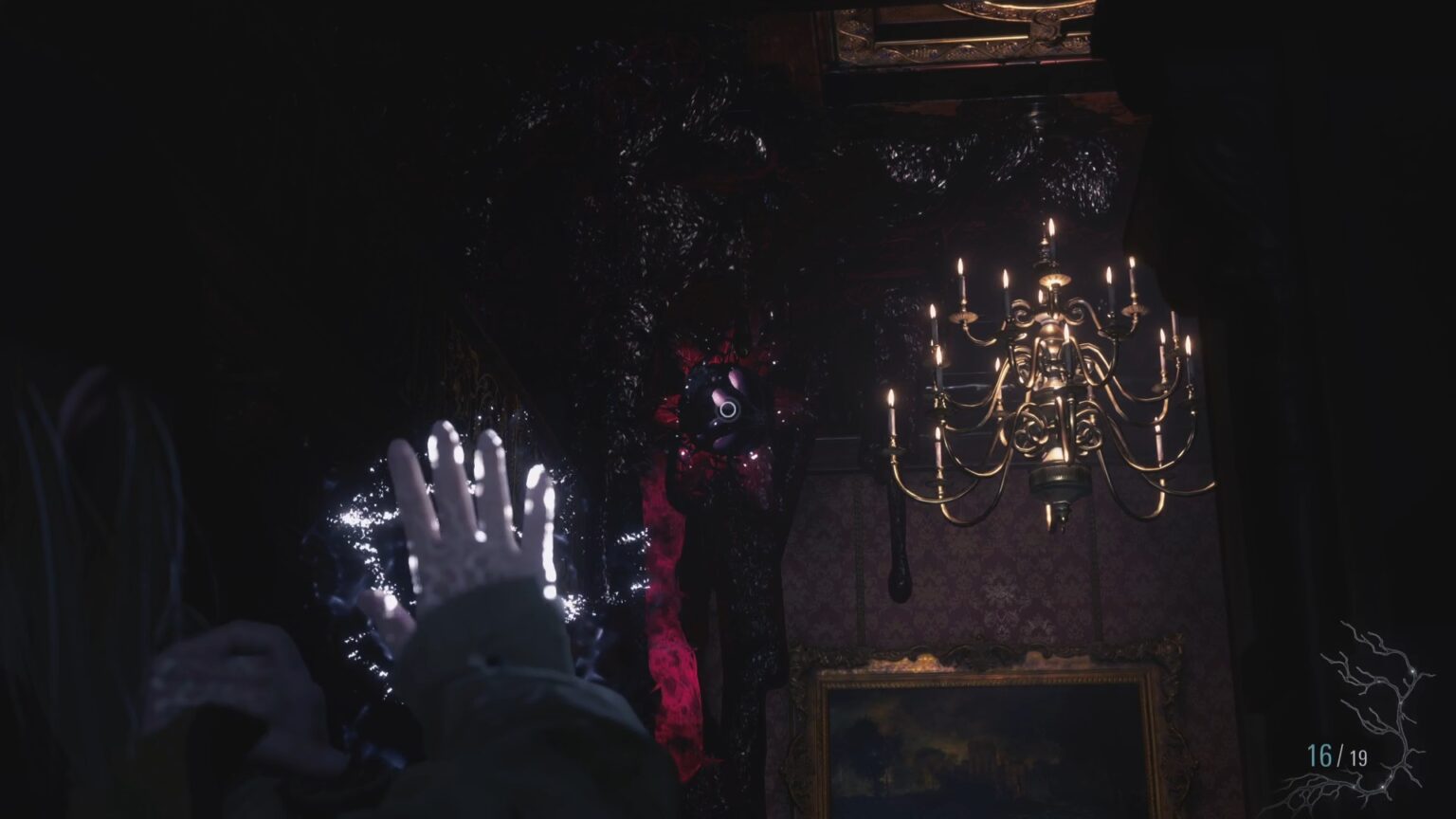Select the teal-colored 16 counter text
The height and width of the screenshot is (819, 1456).
coord(1320,754)
